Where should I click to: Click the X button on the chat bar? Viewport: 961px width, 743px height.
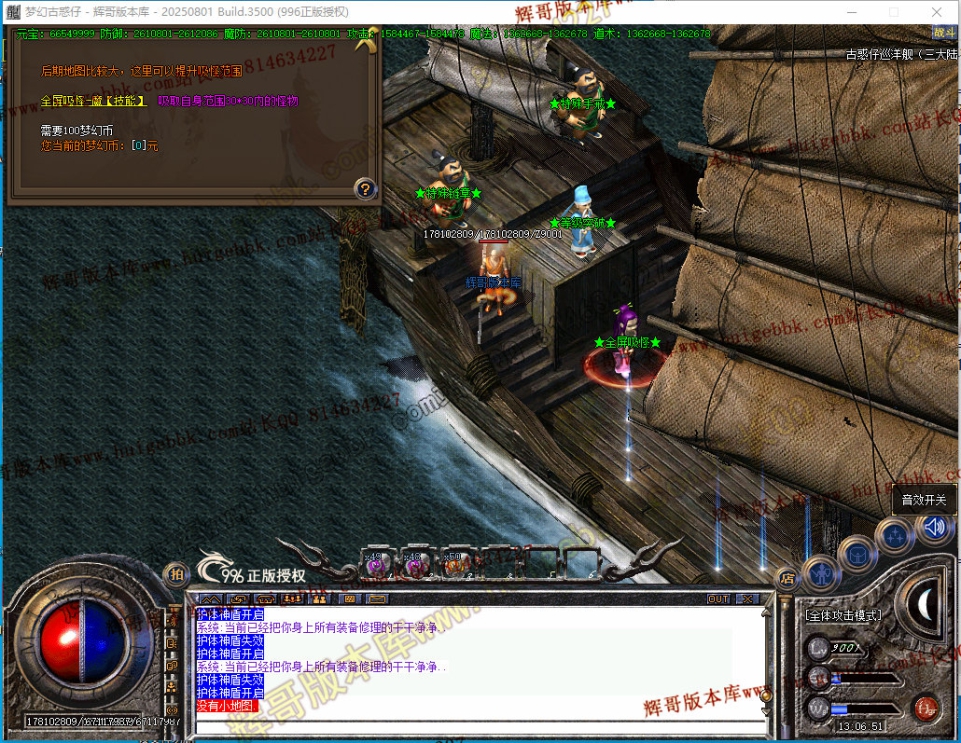pyautogui.click(x=747, y=599)
